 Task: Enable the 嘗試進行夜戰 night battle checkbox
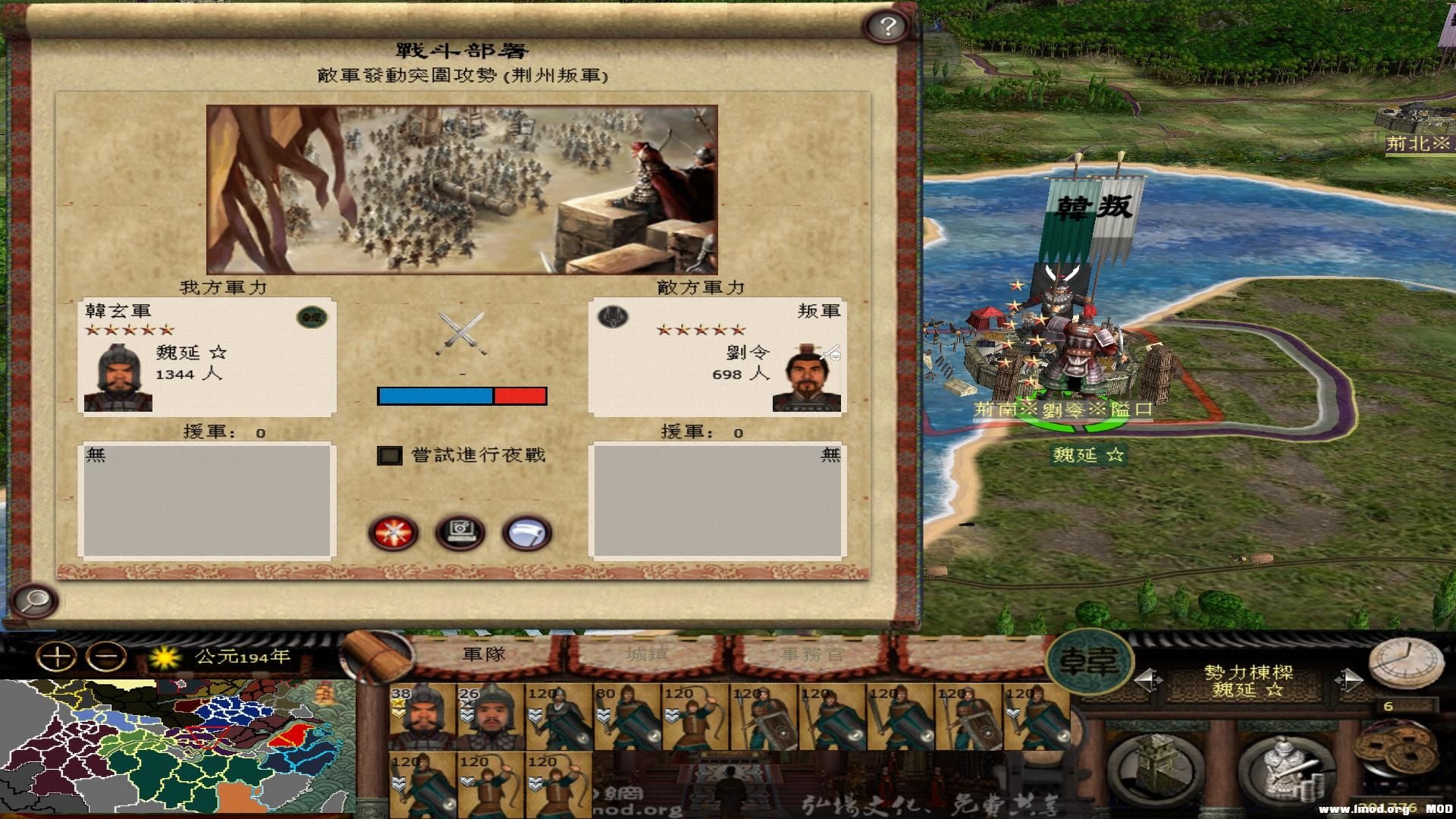coord(389,455)
